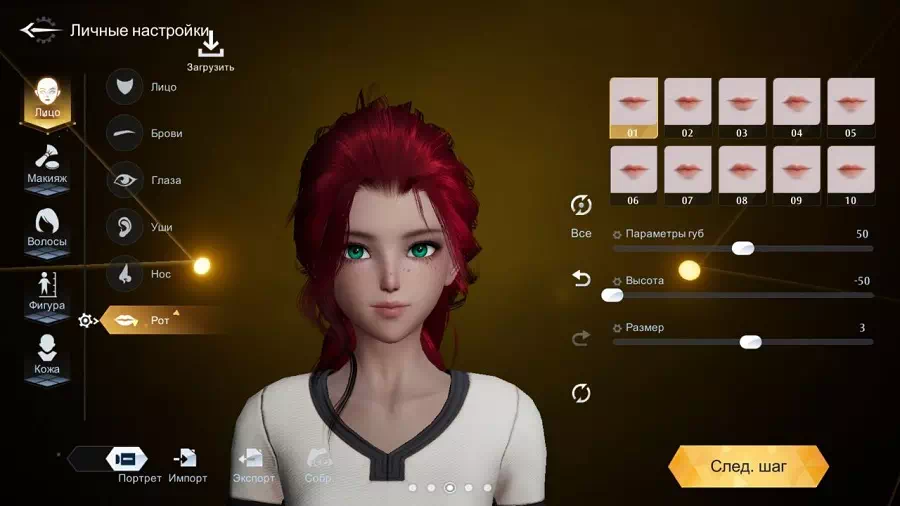Select lip preset 02
900x506 pixels.
click(x=687, y=107)
